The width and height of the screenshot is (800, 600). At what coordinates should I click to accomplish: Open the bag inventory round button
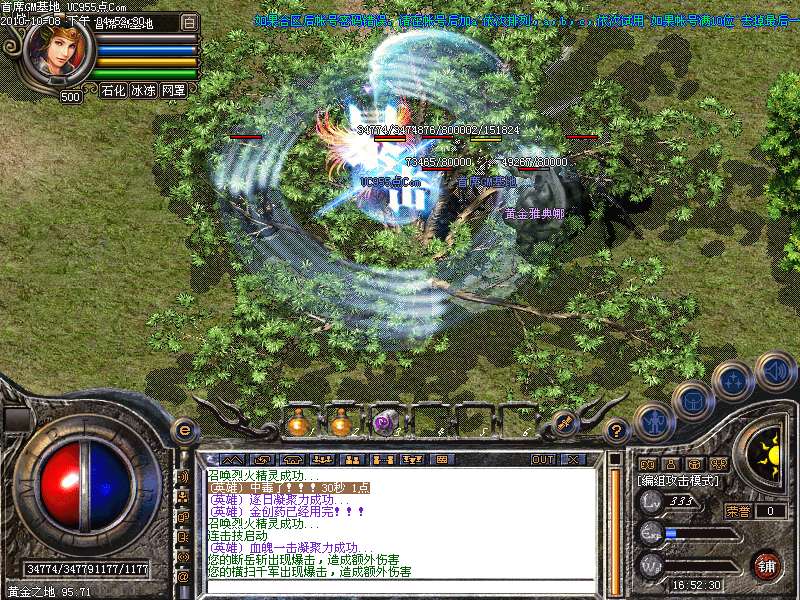692,400
